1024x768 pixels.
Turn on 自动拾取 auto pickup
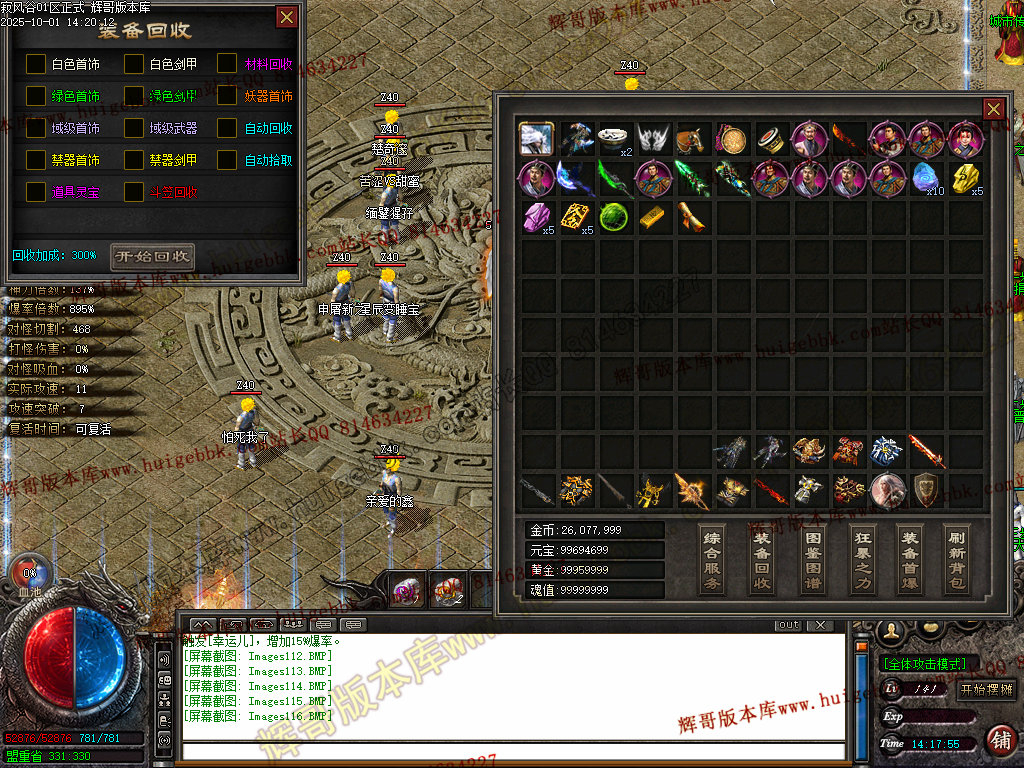[x=227, y=160]
